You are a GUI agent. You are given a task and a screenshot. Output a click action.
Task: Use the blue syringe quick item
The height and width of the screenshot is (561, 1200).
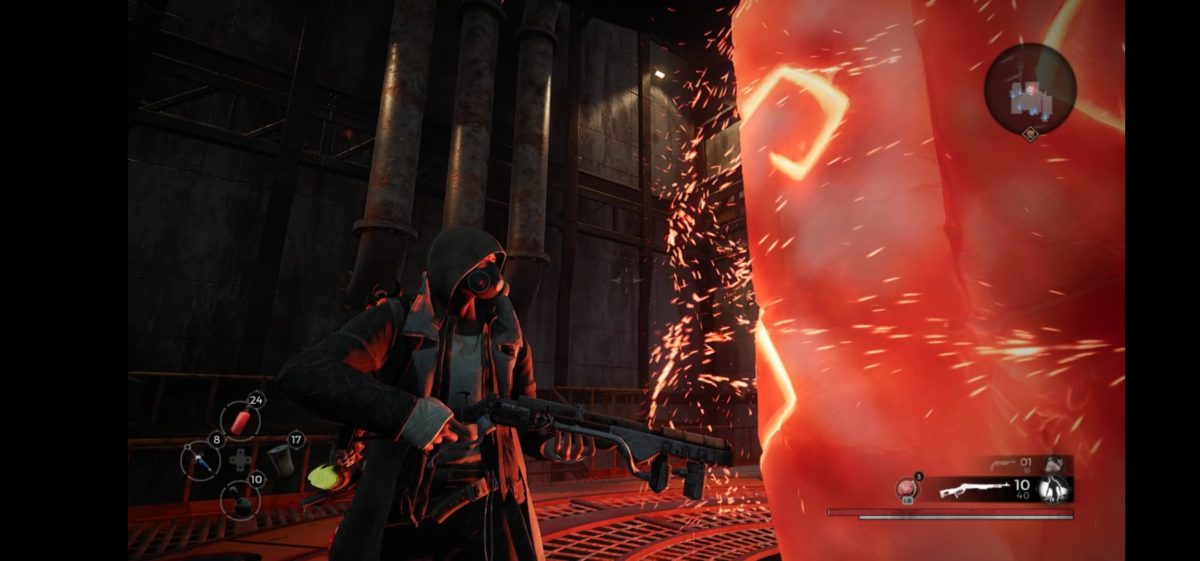tap(200, 461)
